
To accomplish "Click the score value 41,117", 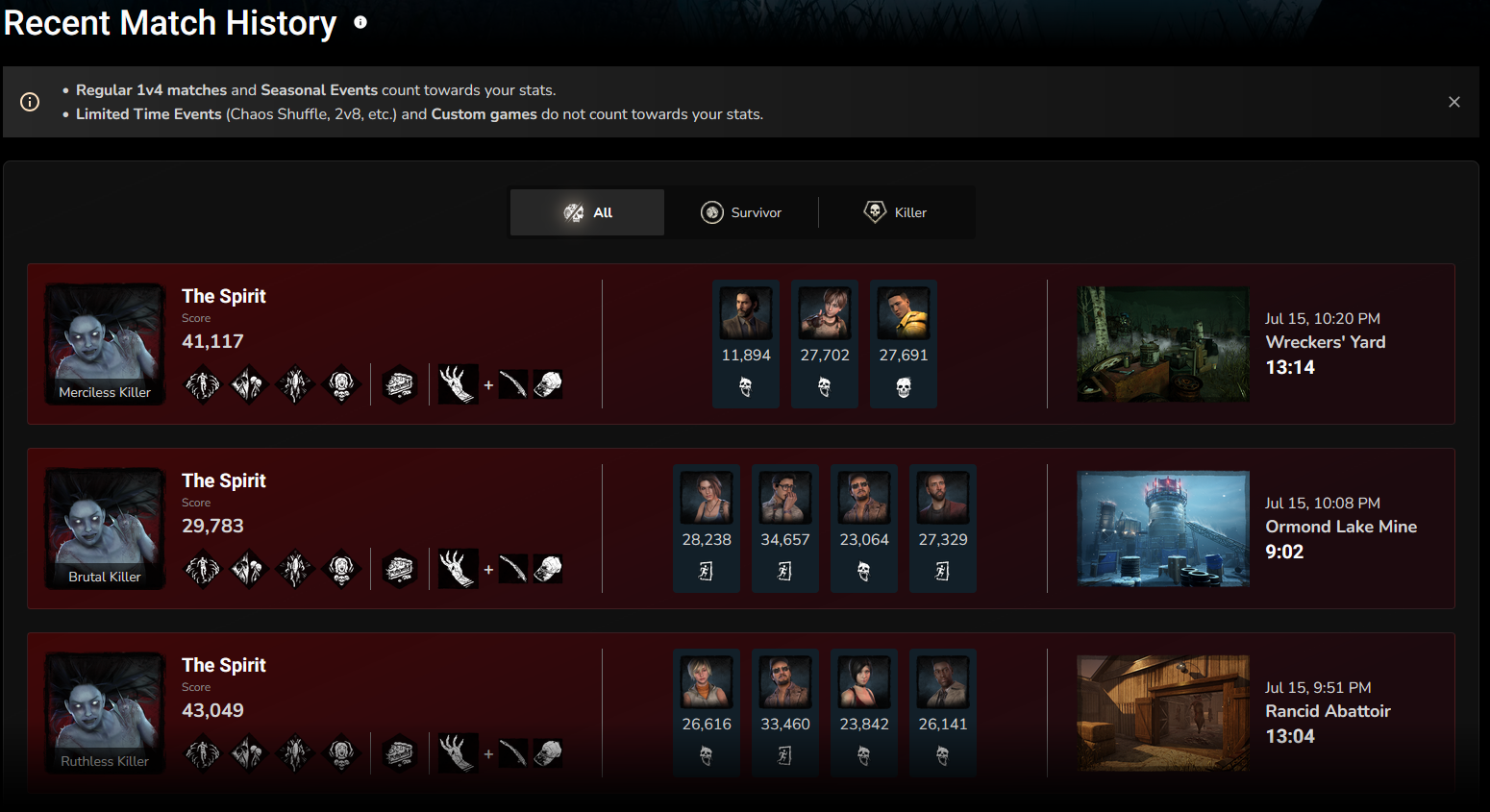I will coord(213,341).
